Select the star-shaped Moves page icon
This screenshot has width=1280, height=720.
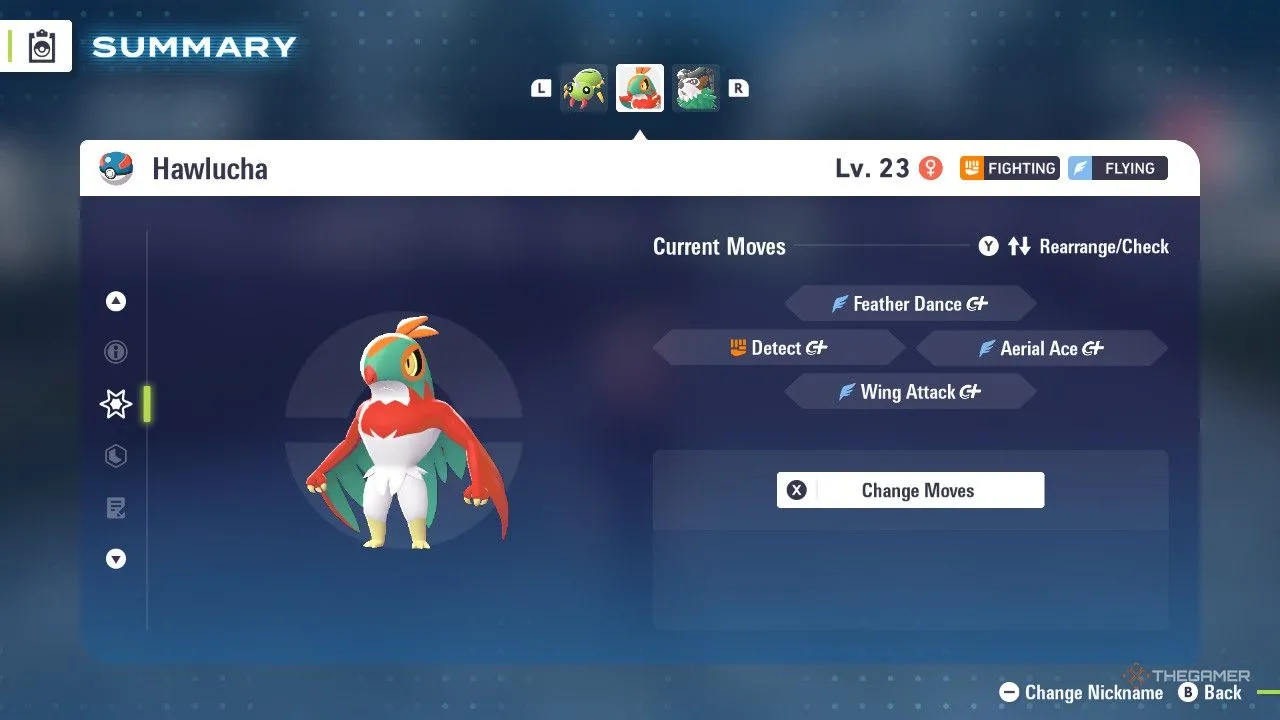(x=115, y=404)
